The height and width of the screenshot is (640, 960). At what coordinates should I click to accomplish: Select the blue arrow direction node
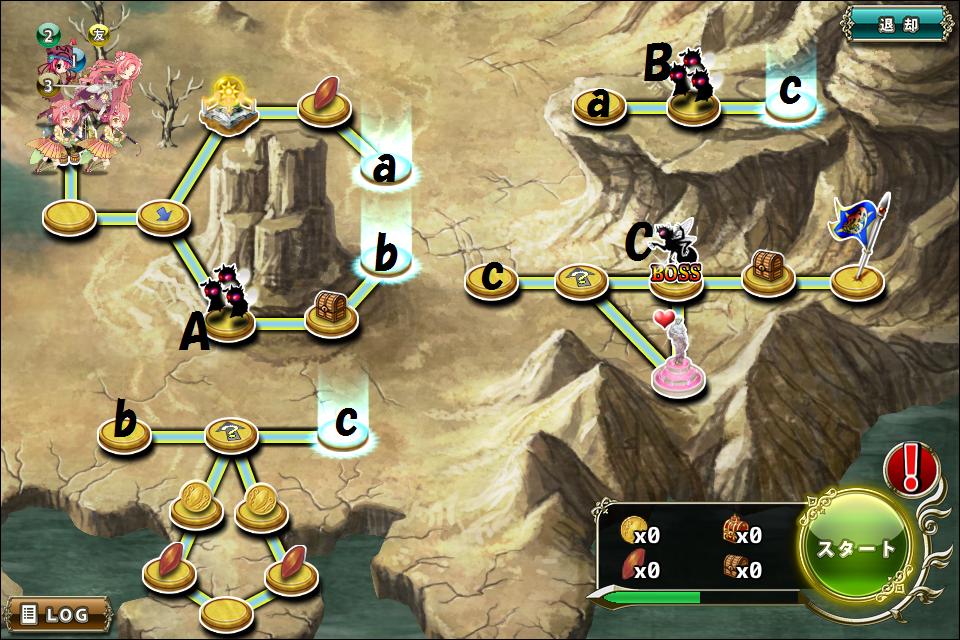163,215
